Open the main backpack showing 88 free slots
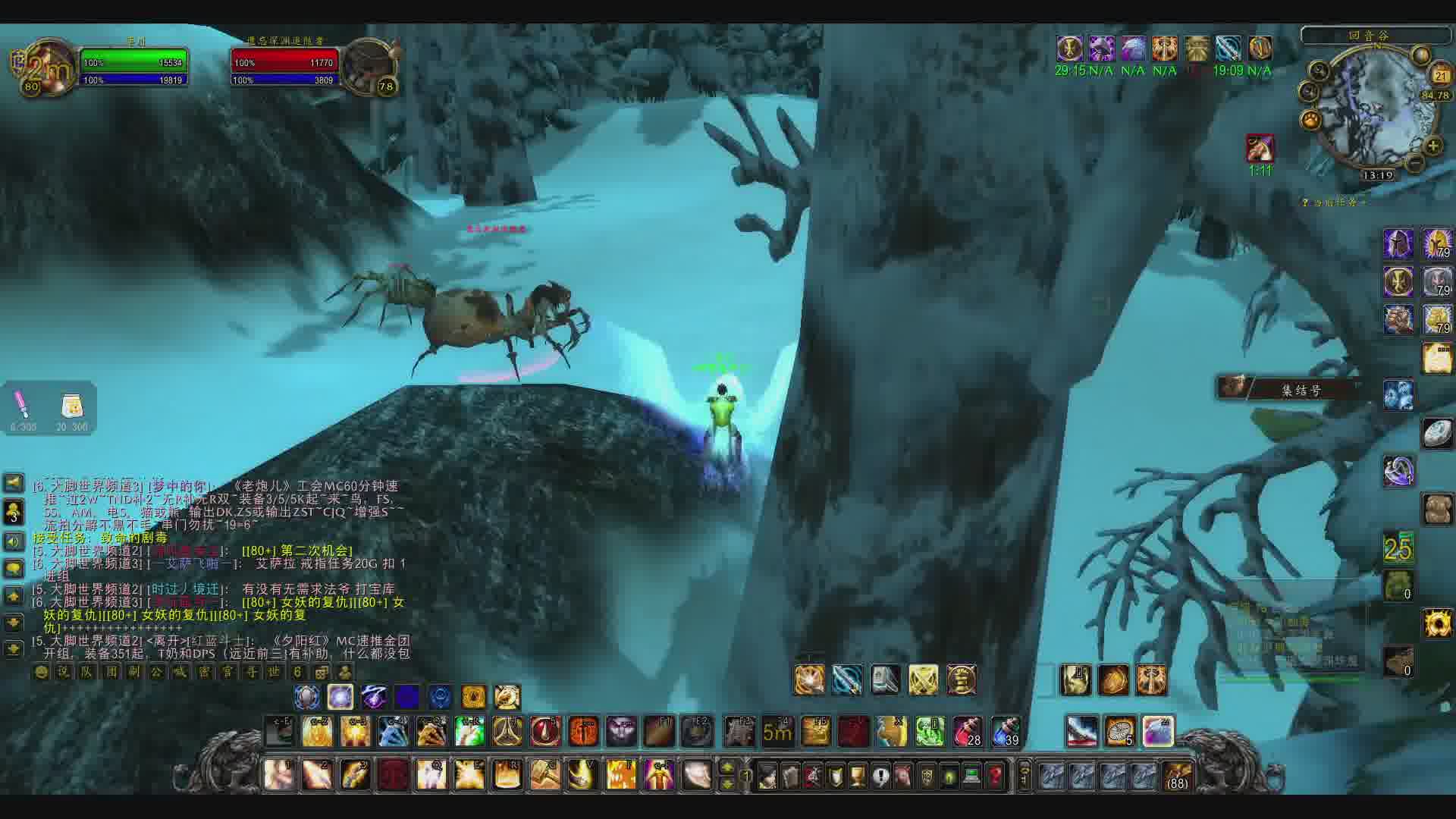This screenshot has width=1456, height=819. point(1177,775)
